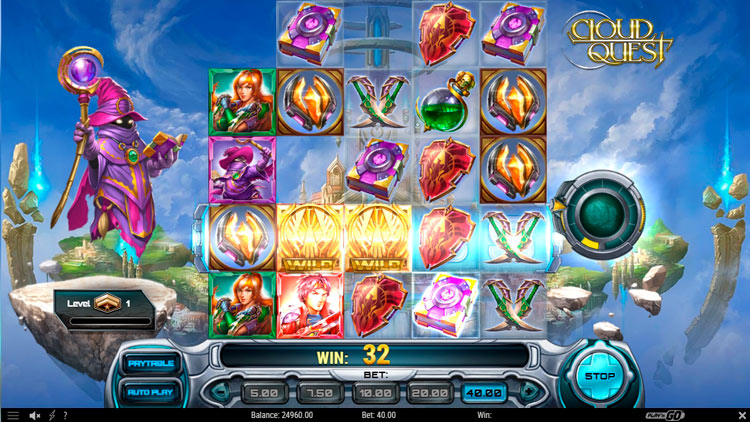The width and height of the screenshot is (750, 422).
Task: Select the 40.00 bet button
Action: (484, 392)
